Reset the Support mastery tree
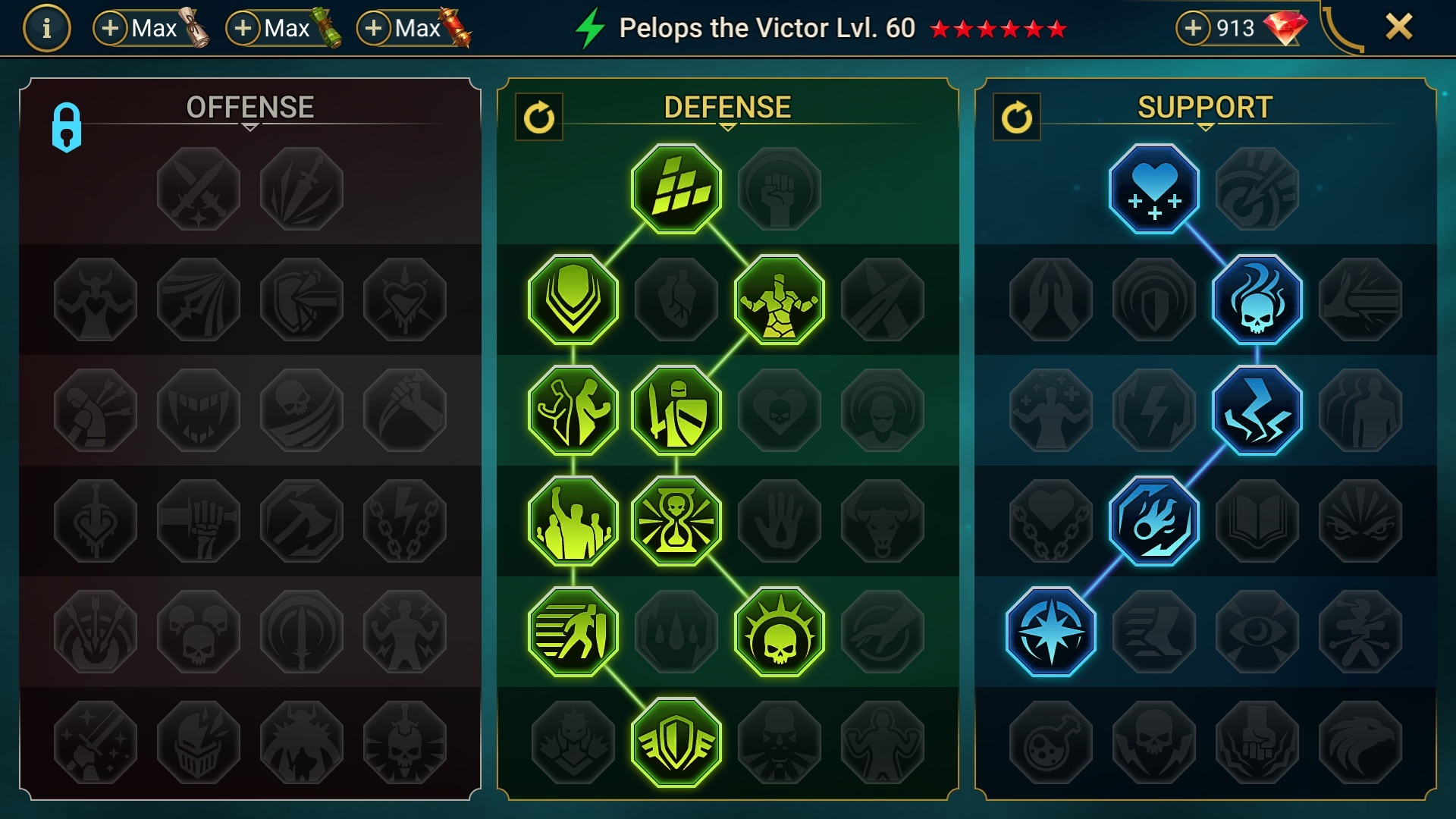 tap(1018, 118)
